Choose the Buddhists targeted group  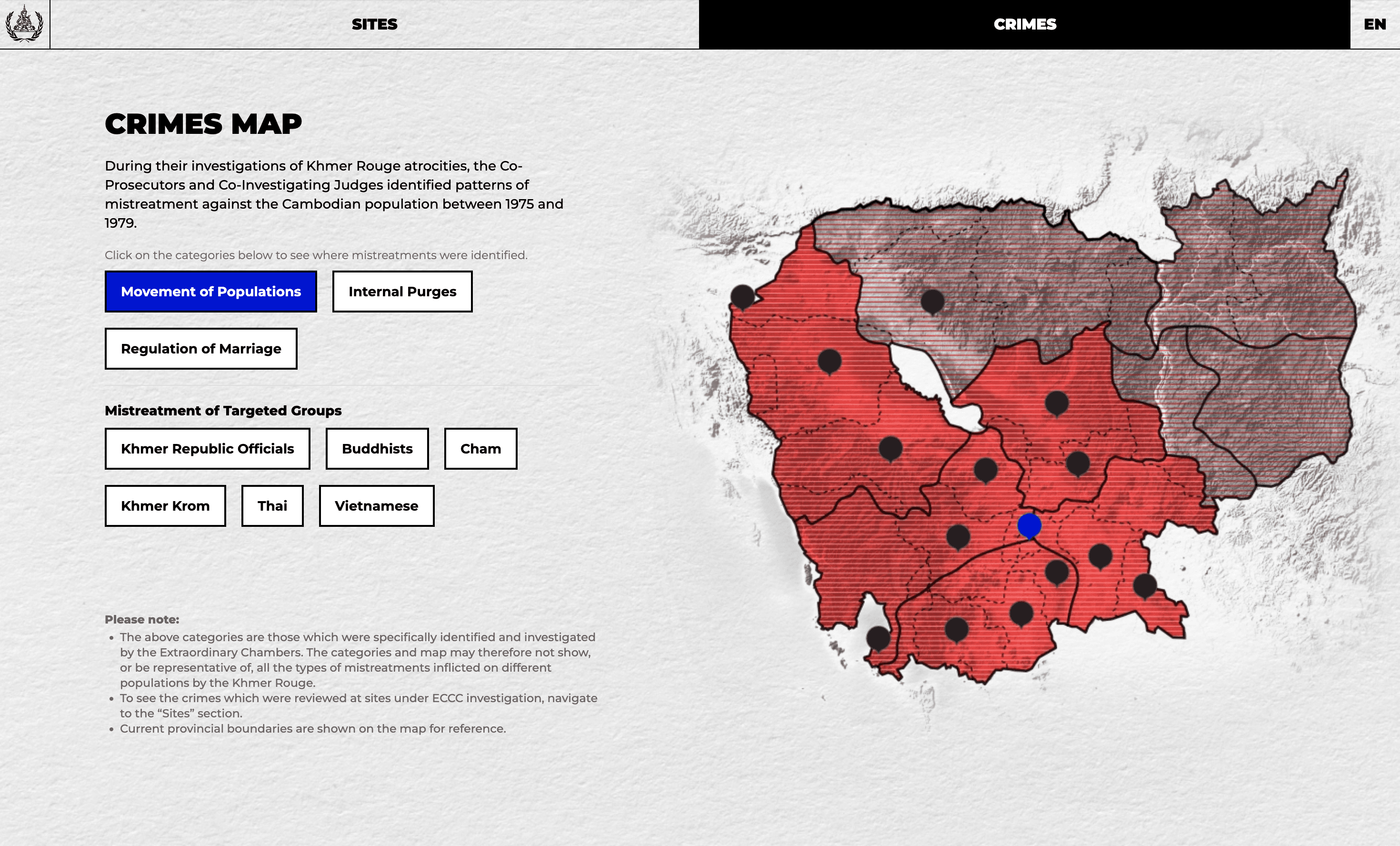coord(377,449)
